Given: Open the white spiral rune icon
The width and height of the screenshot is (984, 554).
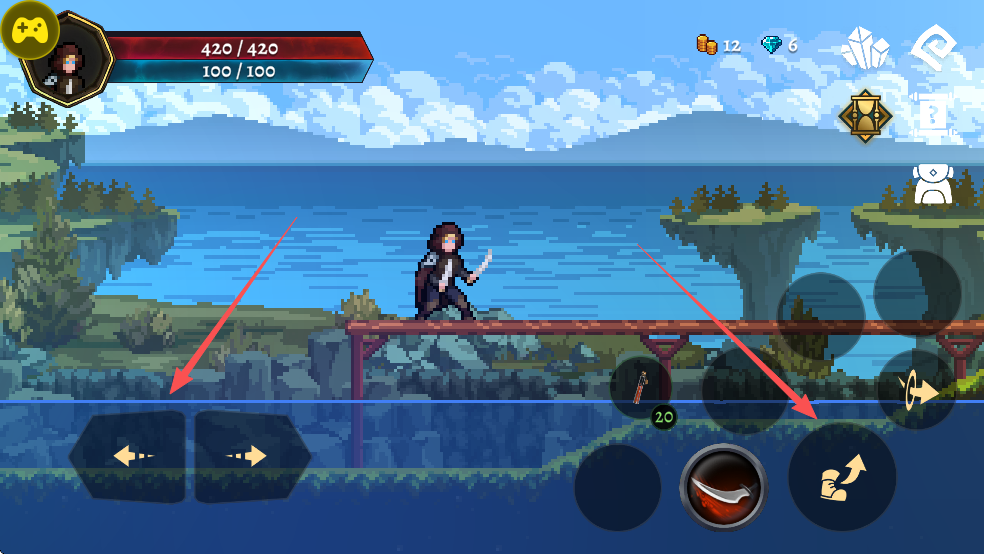Looking at the screenshot, I should tap(935, 46).
